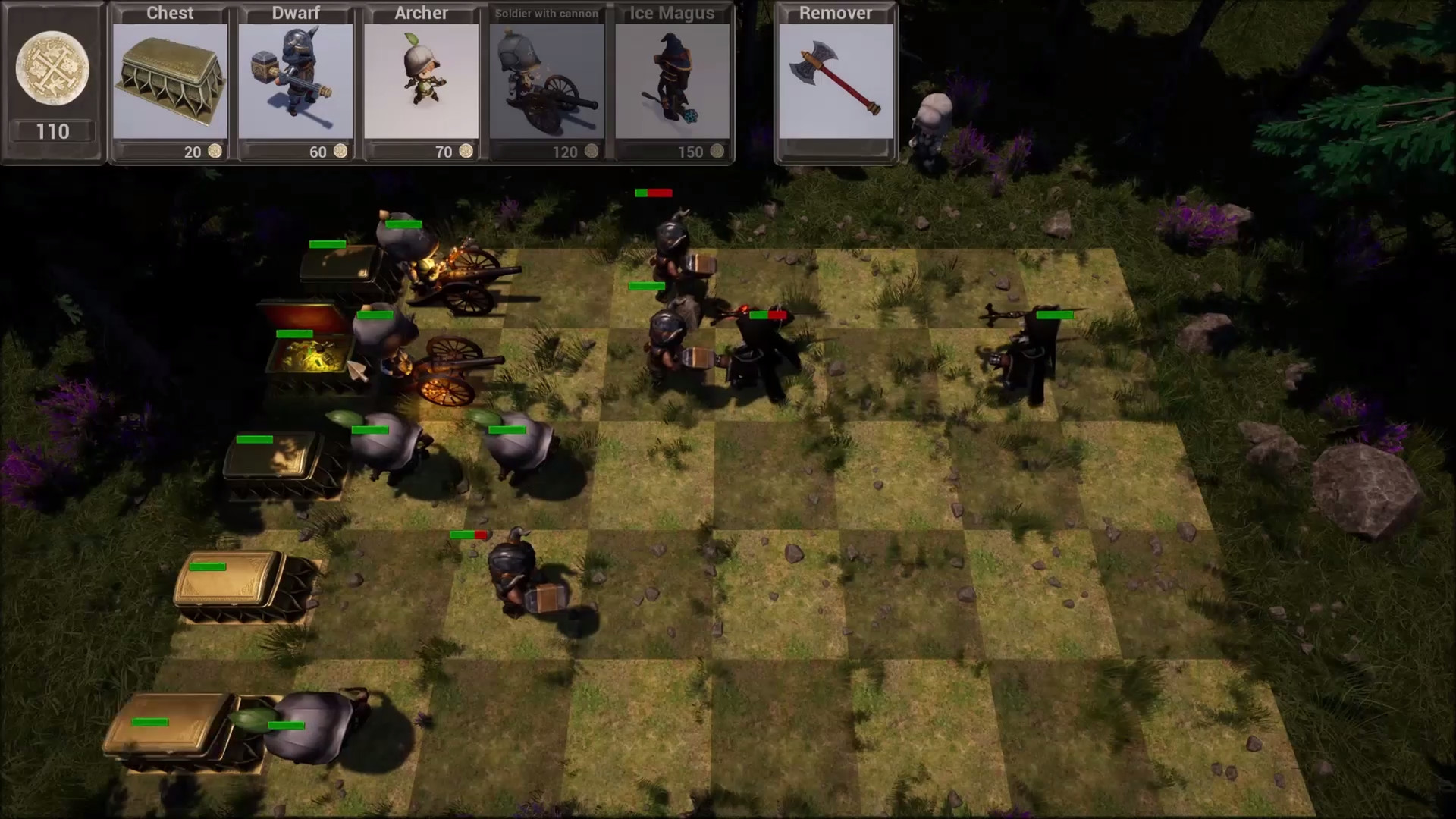Select the Chest shop card

click(169, 80)
